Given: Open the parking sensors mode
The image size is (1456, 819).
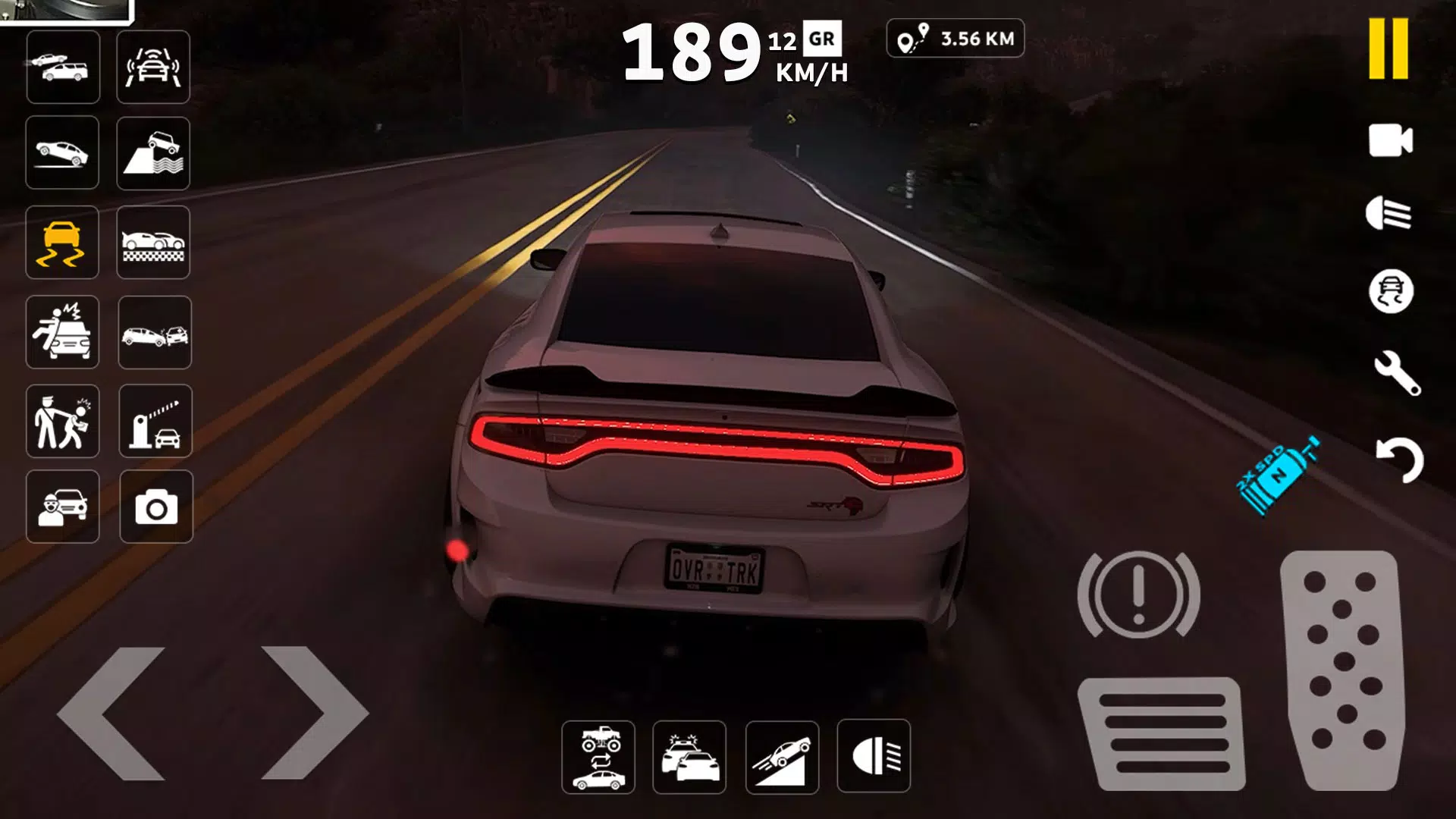Looking at the screenshot, I should (154, 67).
